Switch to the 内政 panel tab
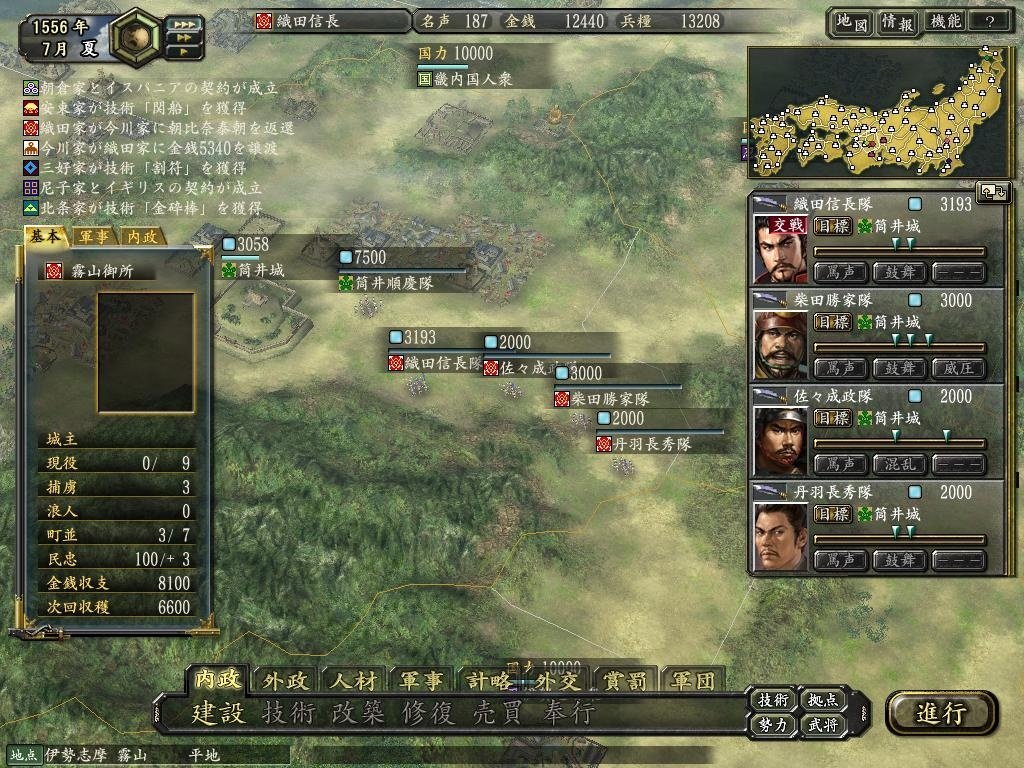Screen dimensions: 1024x768 point(142,237)
